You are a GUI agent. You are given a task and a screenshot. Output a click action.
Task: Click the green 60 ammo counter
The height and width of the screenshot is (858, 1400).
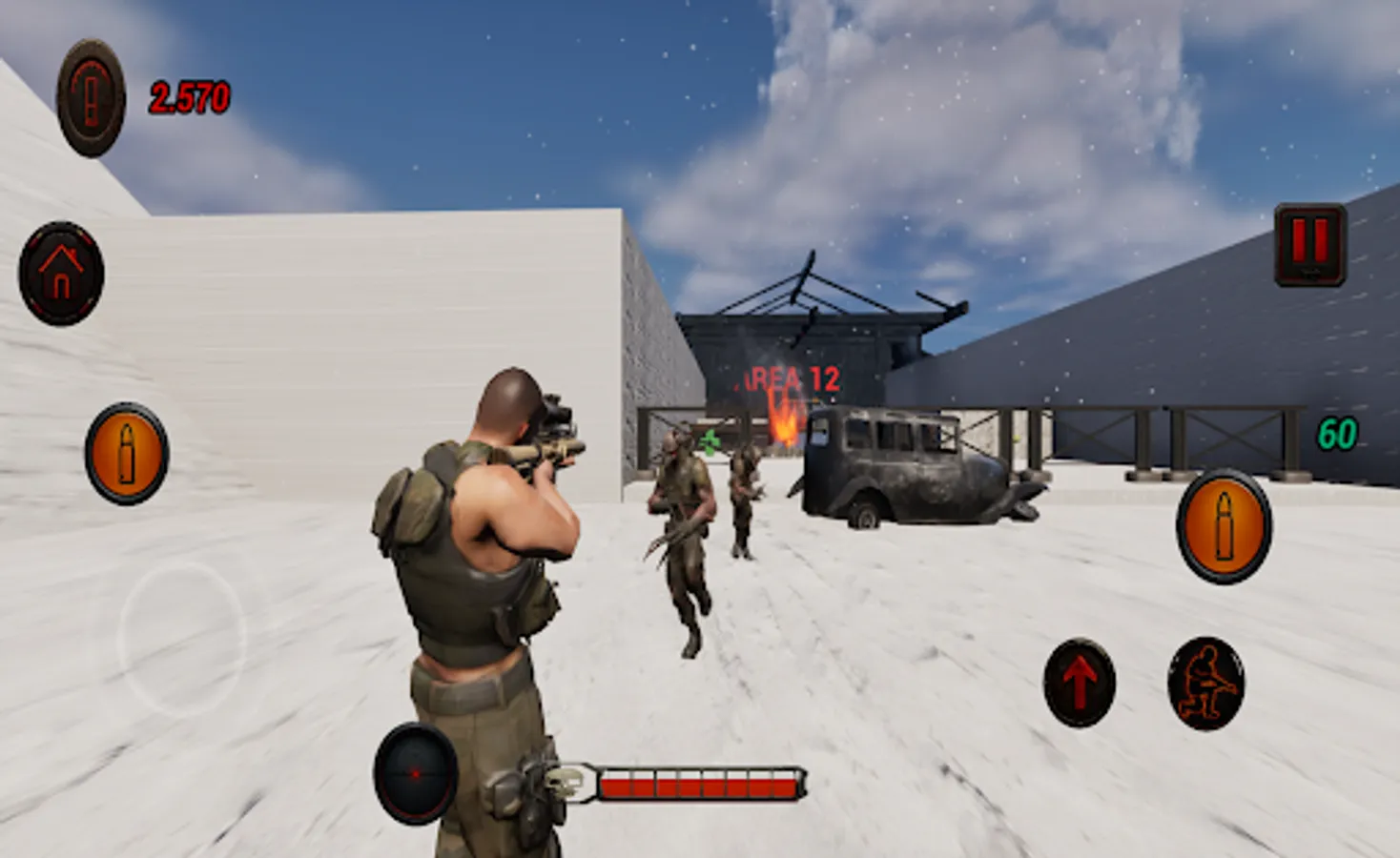click(x=1339, y=432)
